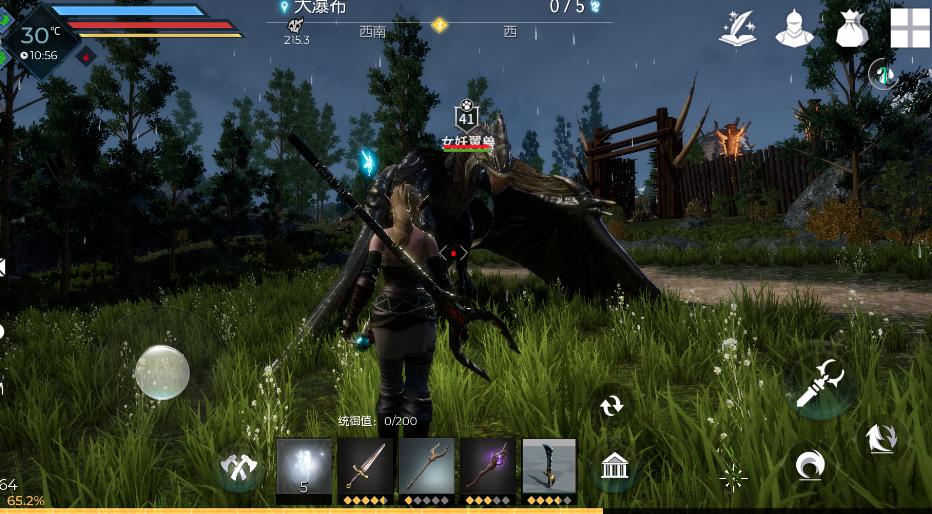The height and width of the screenshot is (514, 932).
Task: Click the circular arrows swap button
Action: point(611,405)
